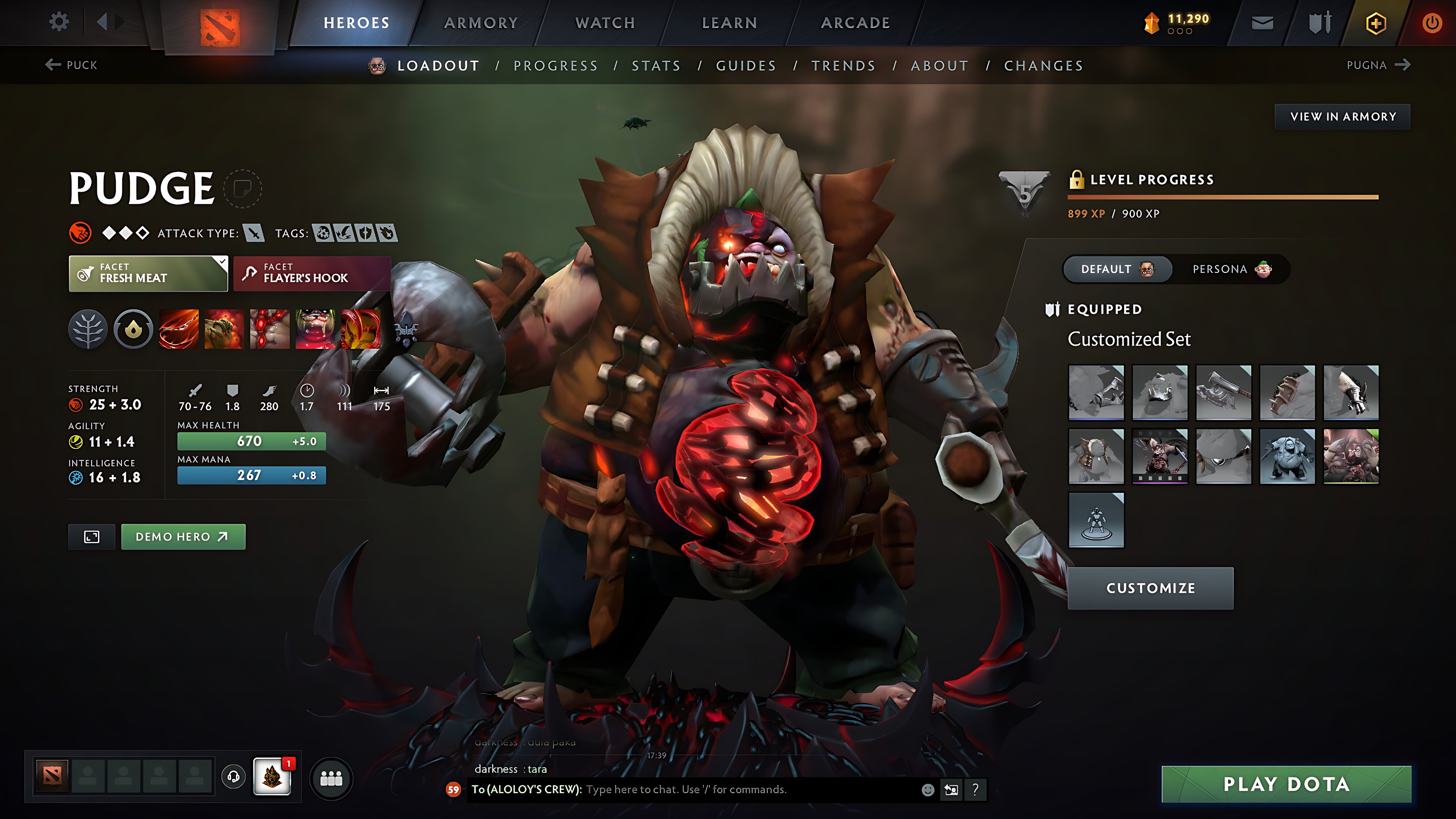Go to next hero Pugna
Screen dimensions: 1456x819
click(x=1378, y=65)
